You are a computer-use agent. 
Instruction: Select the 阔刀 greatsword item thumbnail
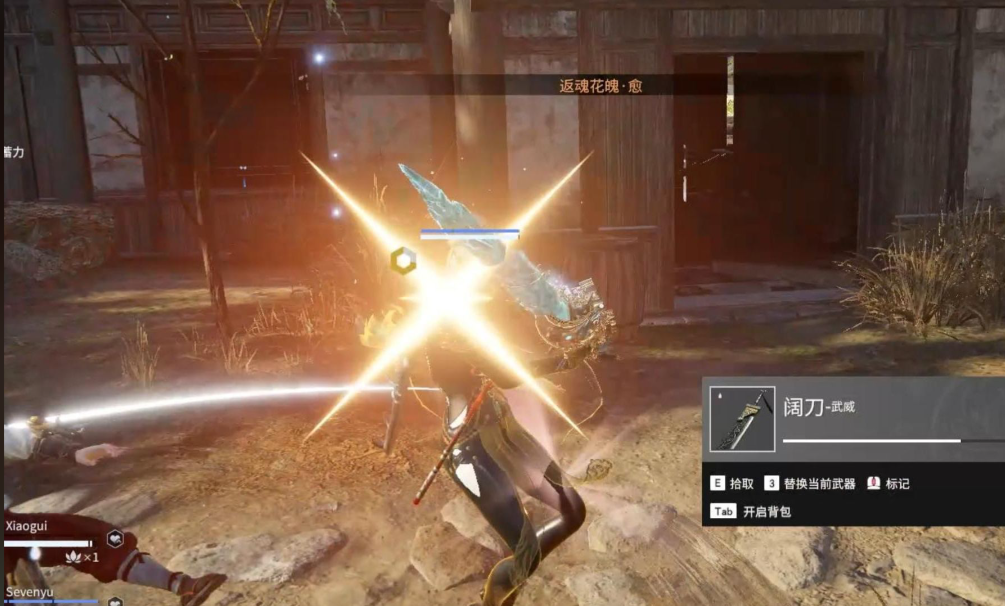coord(742,418)
